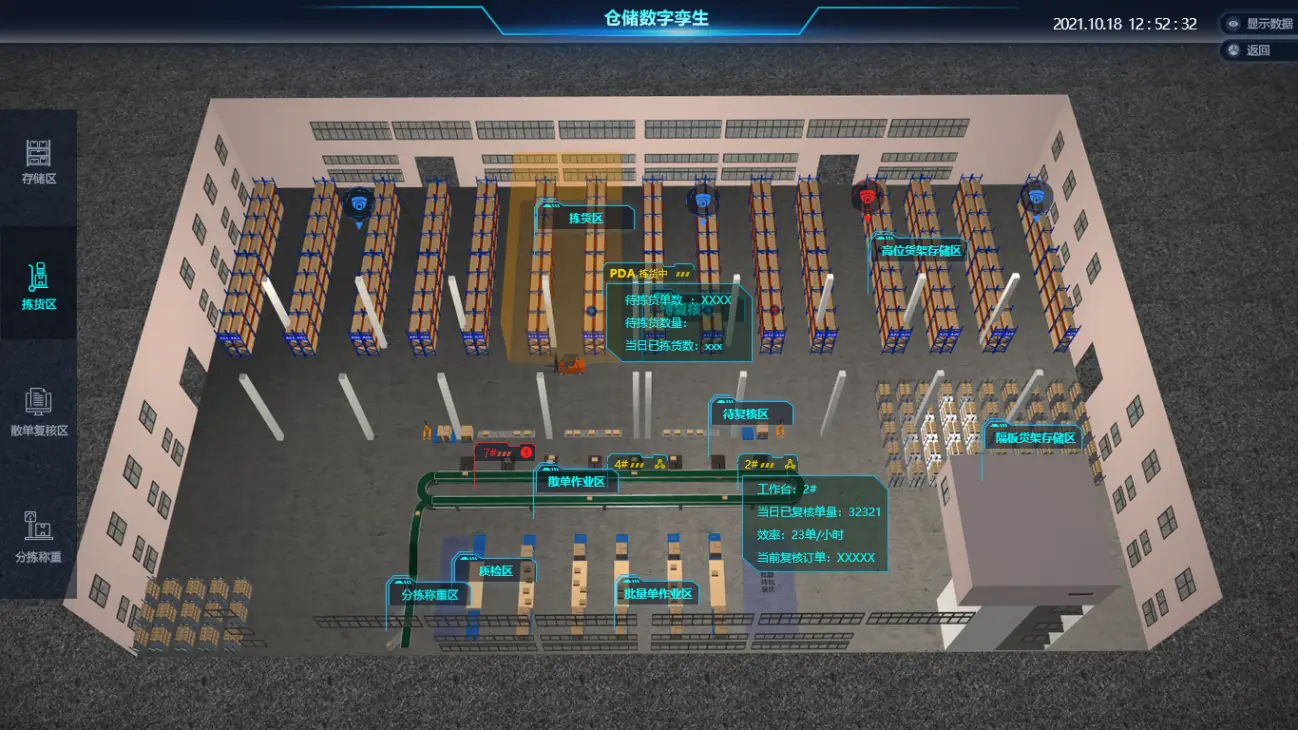This screenshot has height=730, width=1298.
Task: Select the red alarm camera icon
Action: pyautogui.click(x=867, y=196)
